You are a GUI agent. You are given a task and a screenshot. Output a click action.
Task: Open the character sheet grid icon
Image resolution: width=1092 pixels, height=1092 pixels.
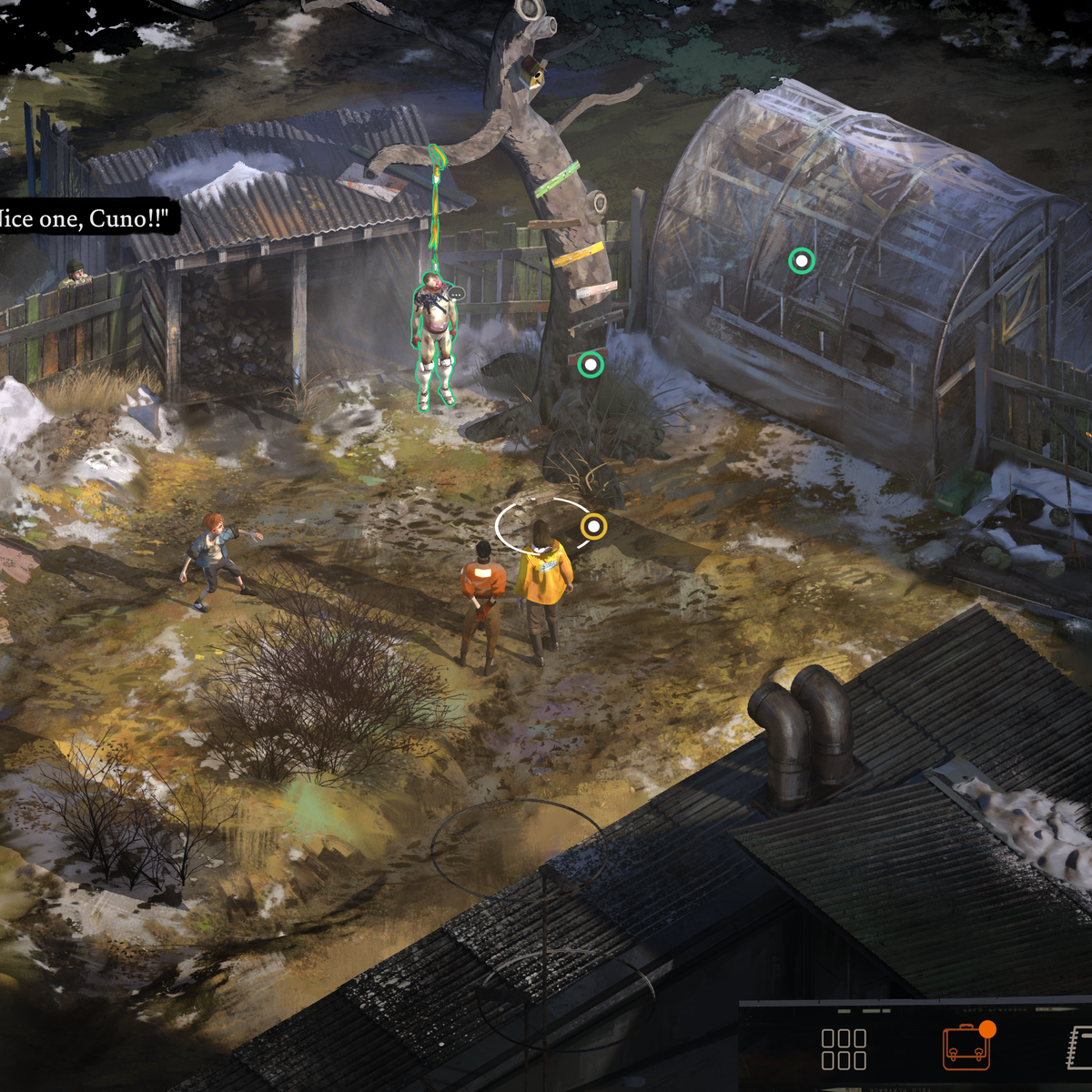[844, 1049]
